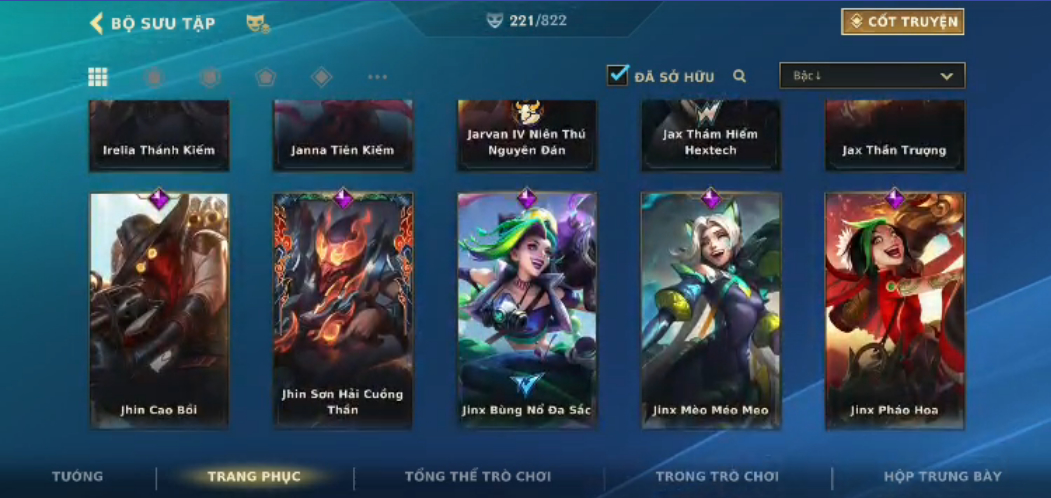1051x498 pixels.
Task: Toggle the Đã Sở Hữu checkbox
Action: click(618, 75)
